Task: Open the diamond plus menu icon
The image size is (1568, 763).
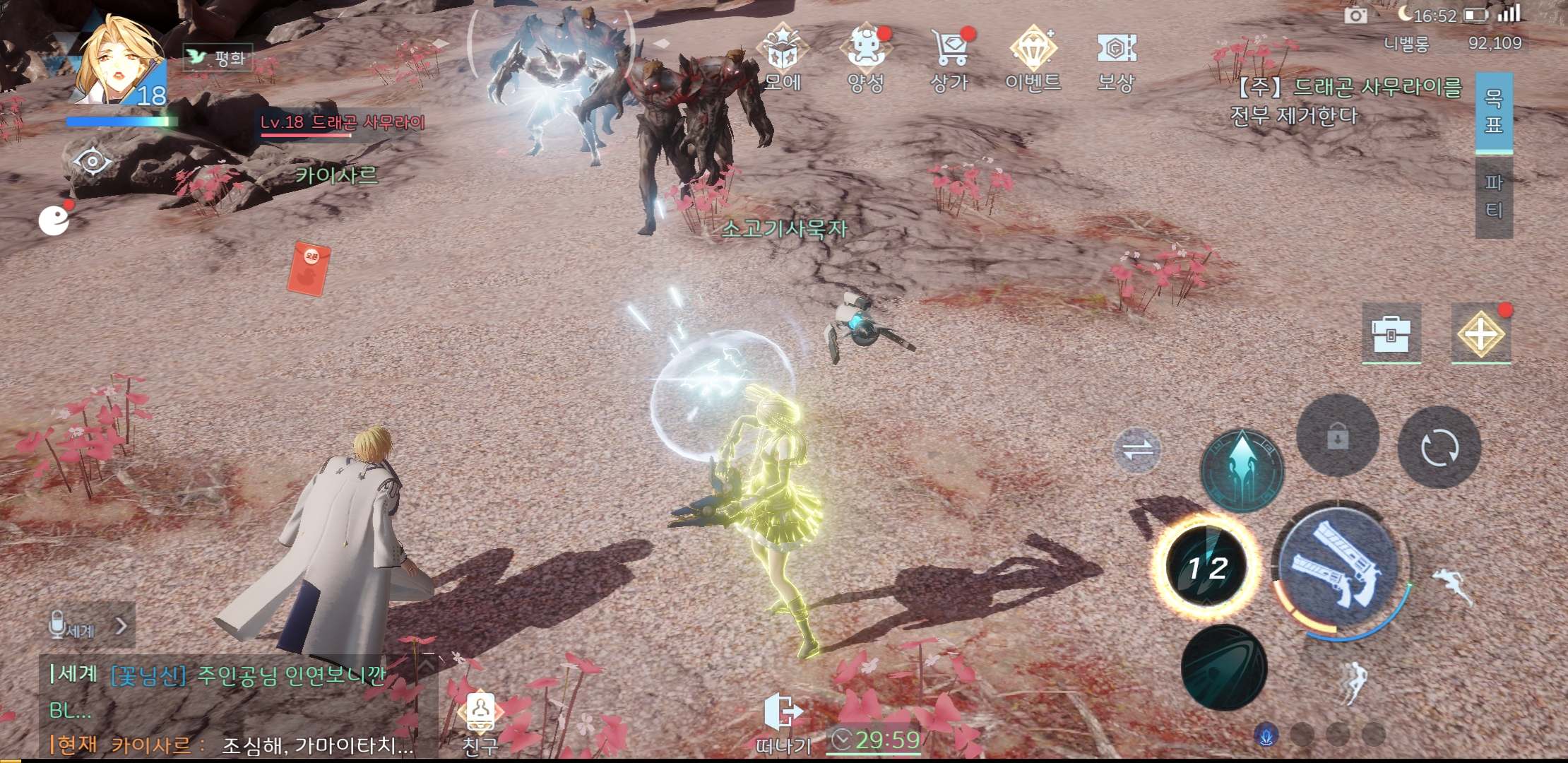Action: click(x=1480, y=333)
